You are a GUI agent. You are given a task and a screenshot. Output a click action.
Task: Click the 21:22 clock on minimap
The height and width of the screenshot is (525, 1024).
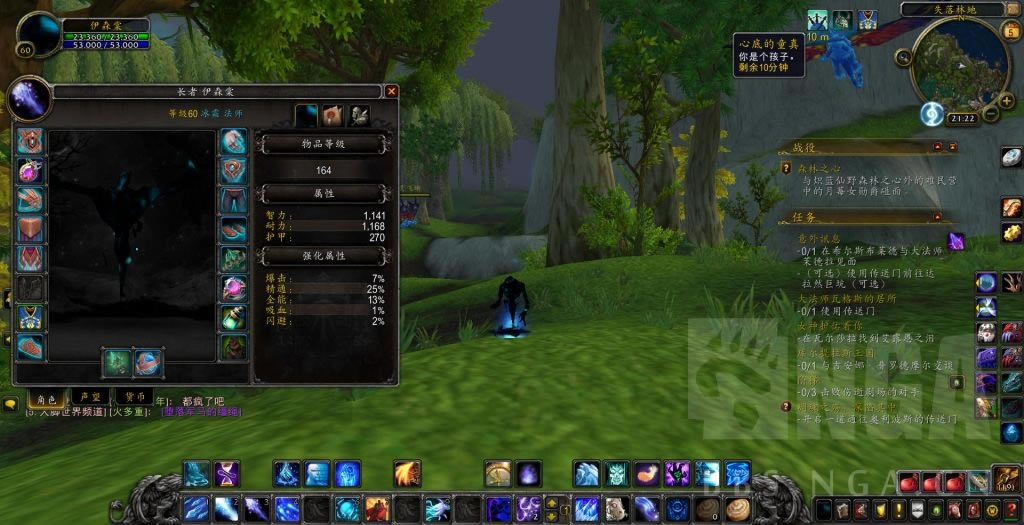pos(963,118)
